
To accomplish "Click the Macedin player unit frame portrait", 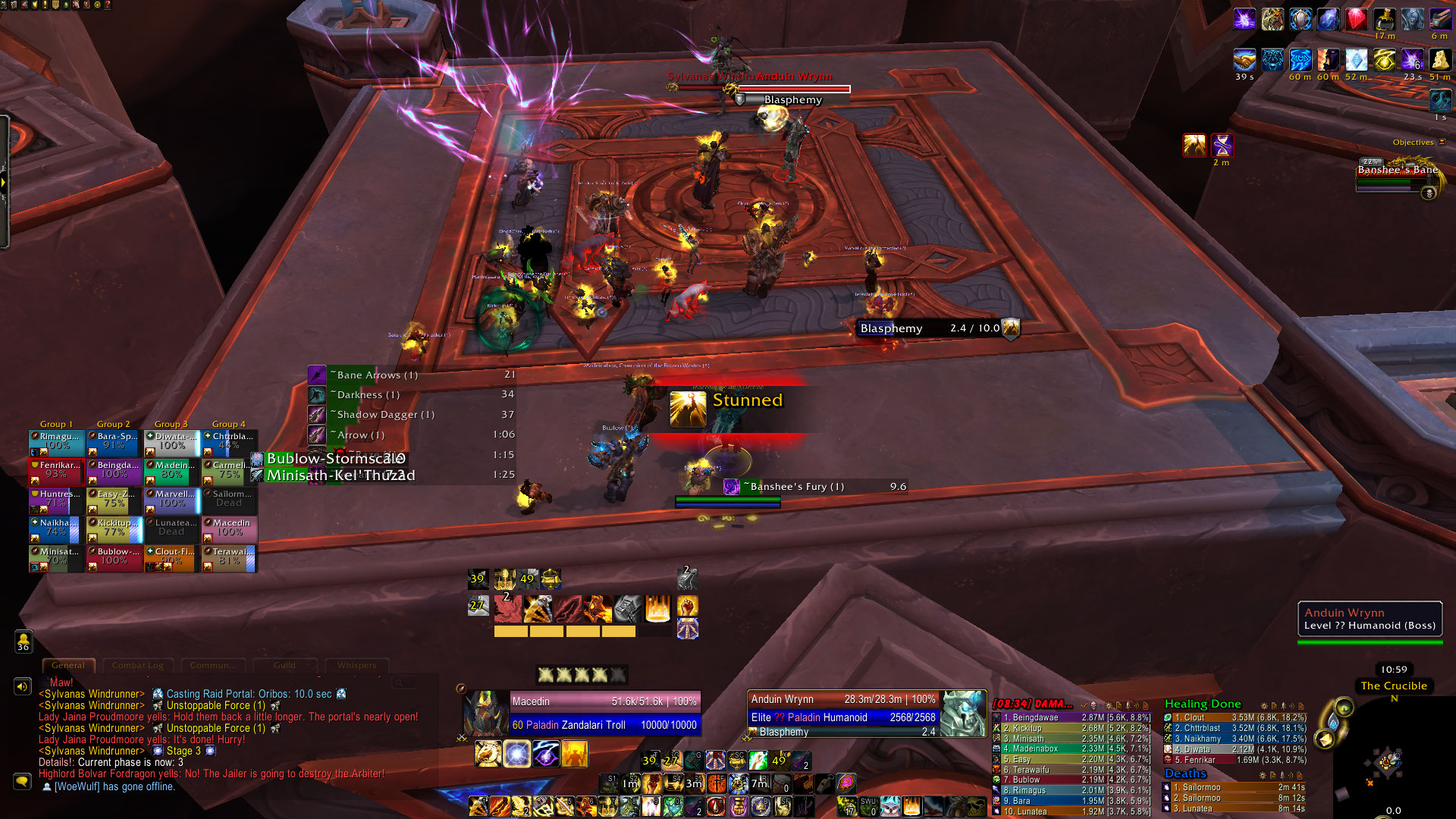I will pos(486,713).
